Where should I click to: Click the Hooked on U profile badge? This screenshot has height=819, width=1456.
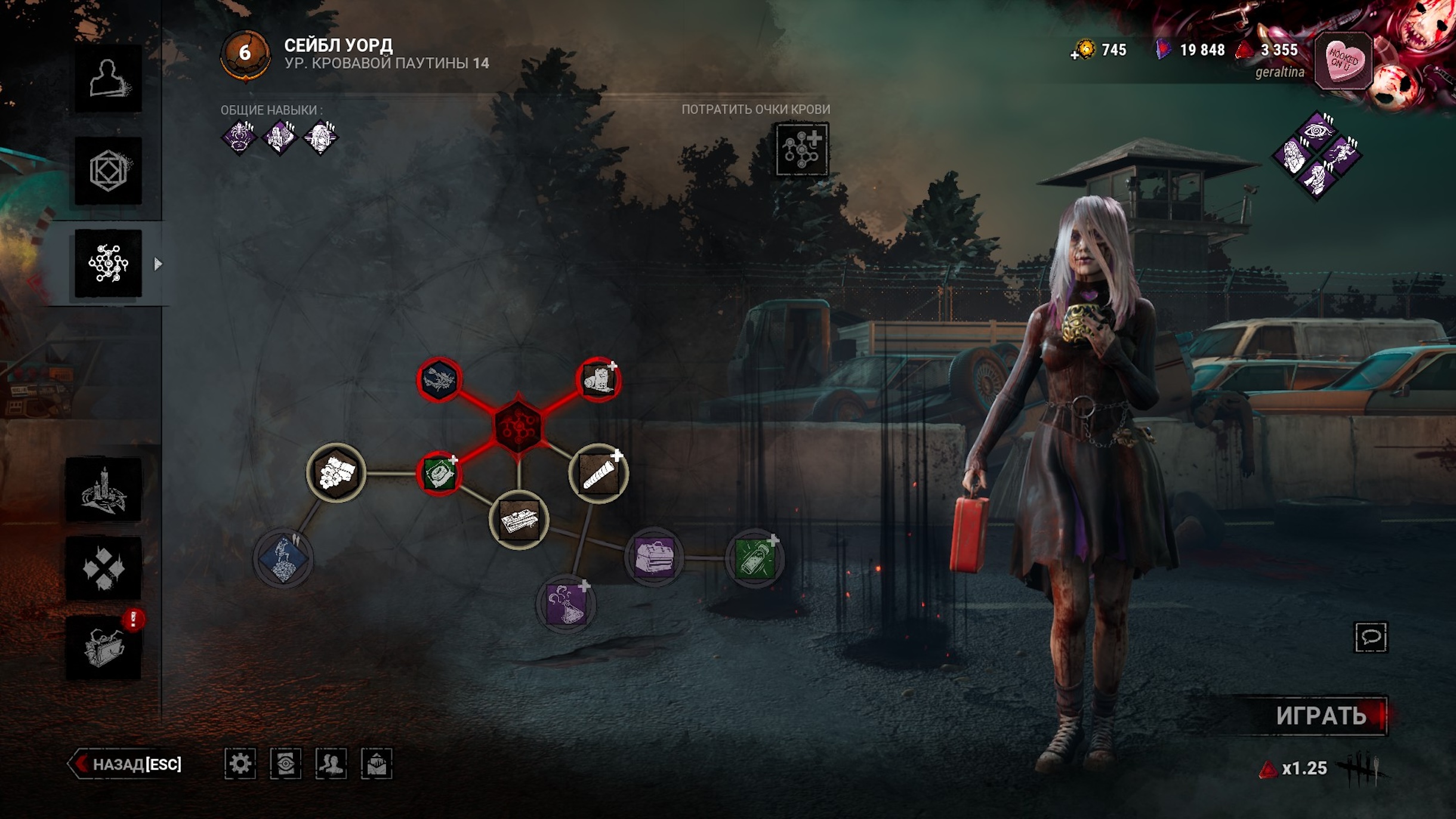(x=1343, y=61)
